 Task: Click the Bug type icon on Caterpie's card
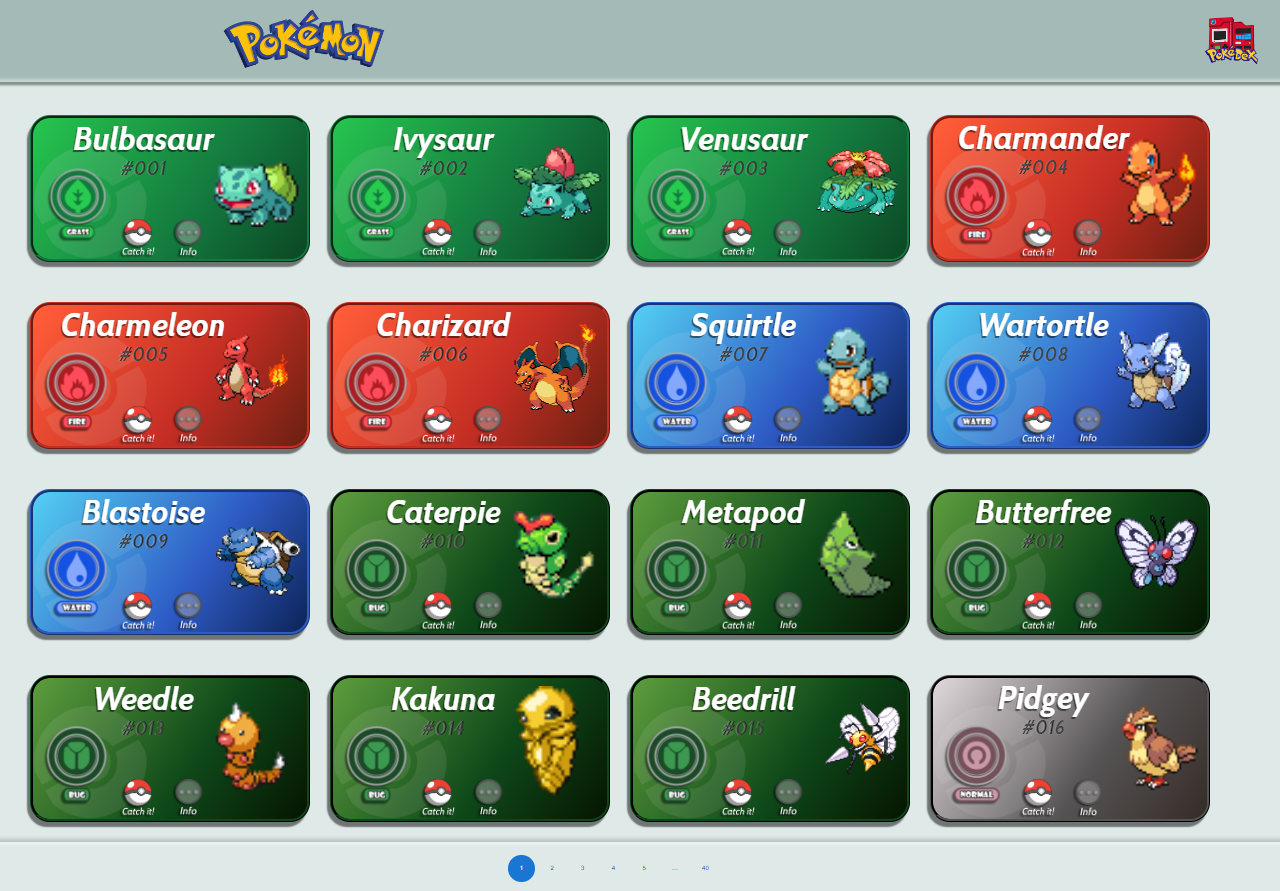tap(378, 569)
